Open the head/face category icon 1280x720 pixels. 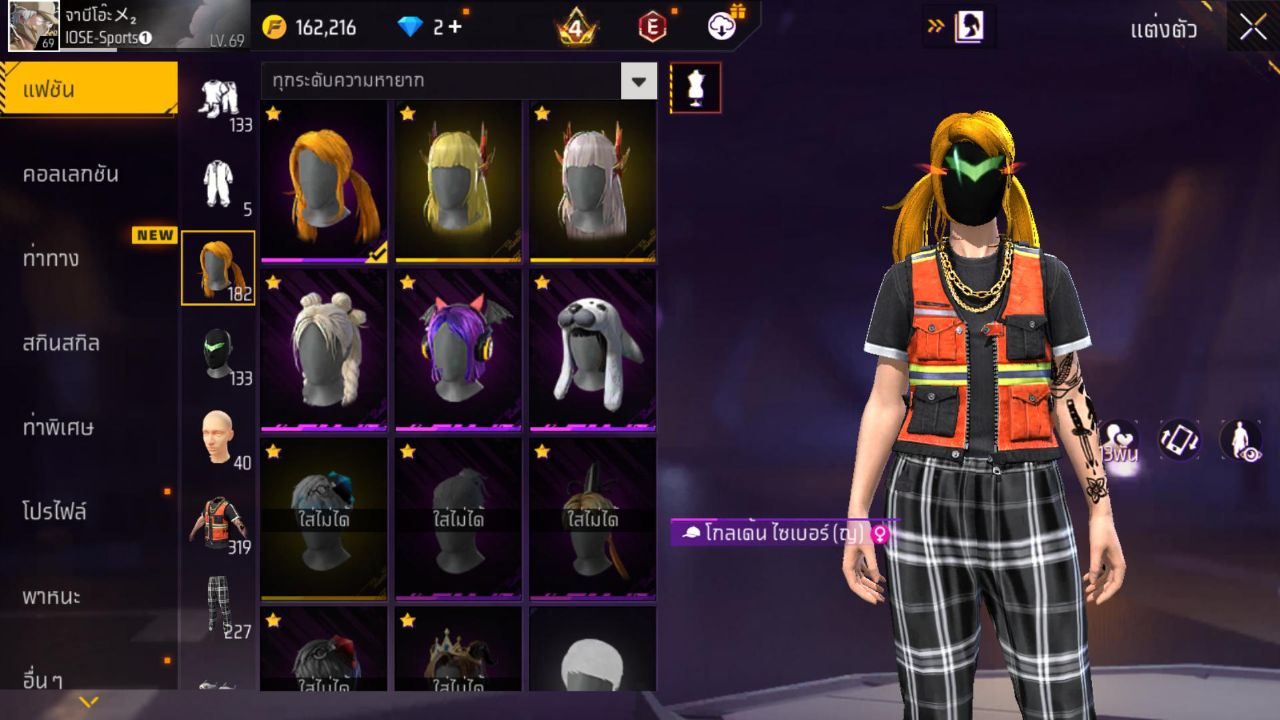(x=218, y=435)
